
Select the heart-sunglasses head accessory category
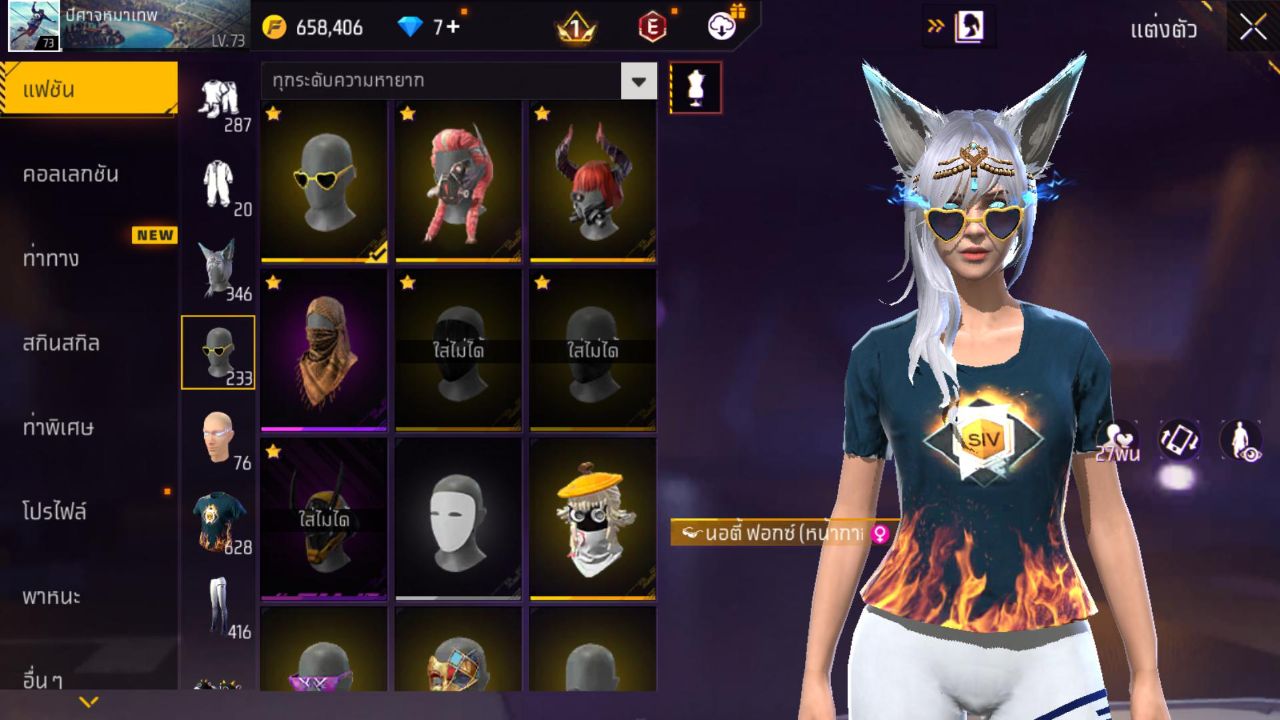tap(219, 348)
